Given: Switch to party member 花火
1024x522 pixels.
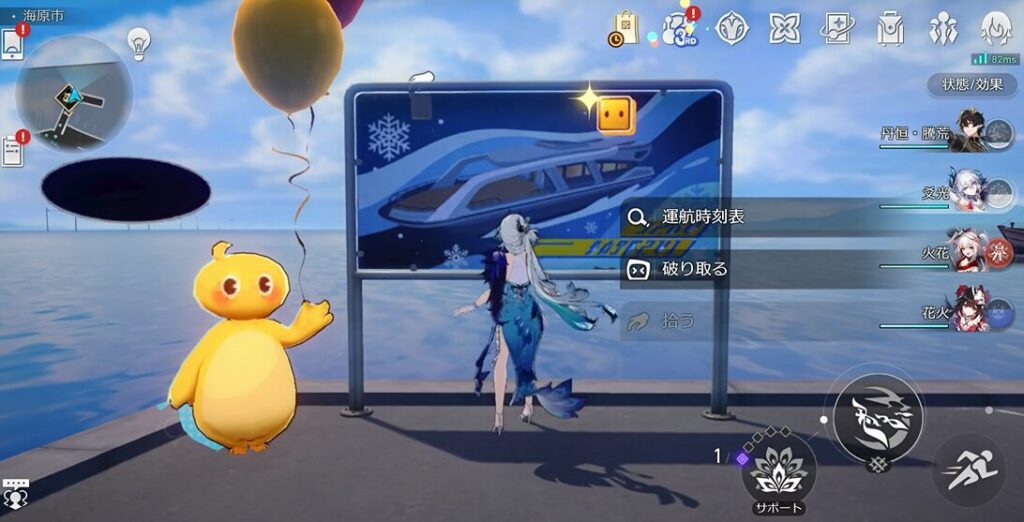Looking at the screenshot, I should tap(968, 313).
